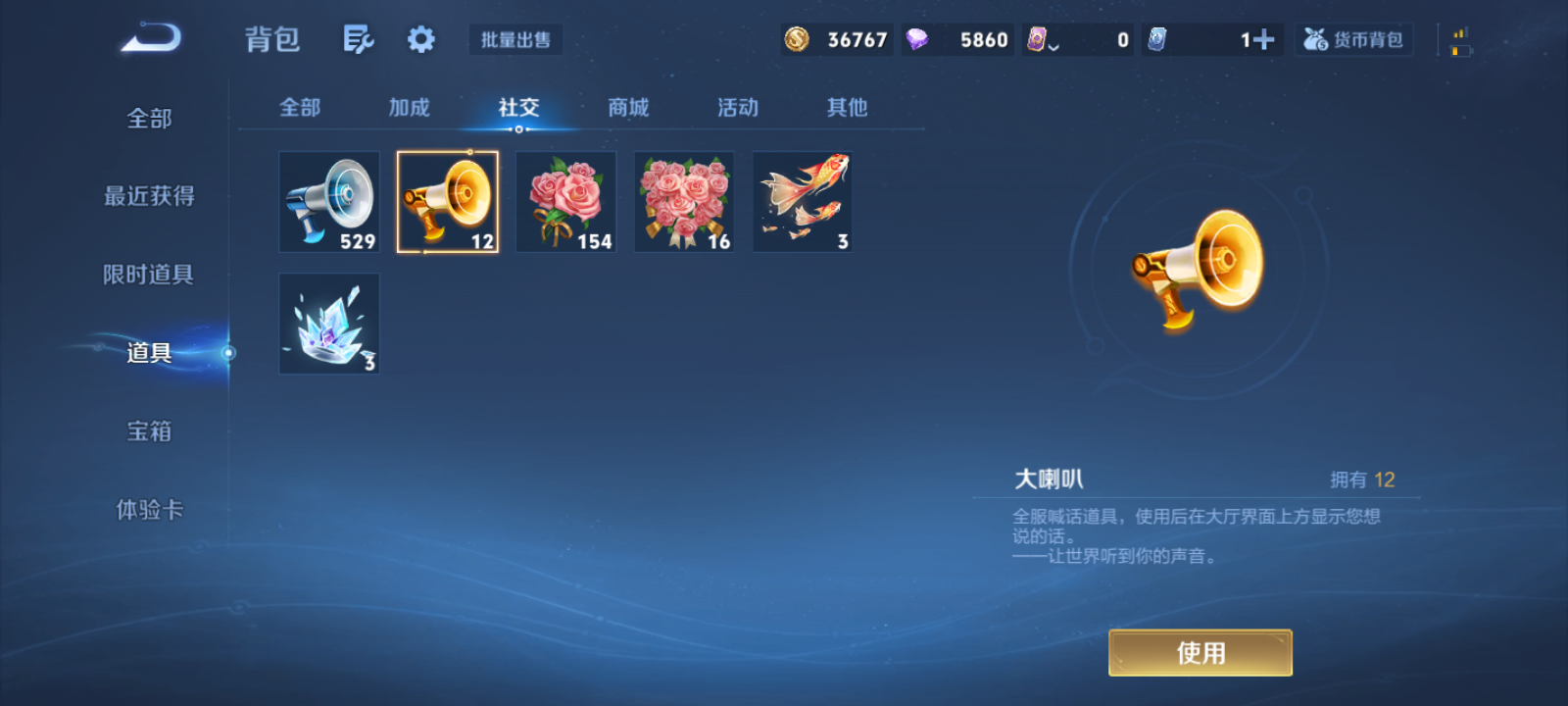1568x706 pixels.
Task: Select the 宝箱 sidebar category
Action: click(x=149, y=431)
